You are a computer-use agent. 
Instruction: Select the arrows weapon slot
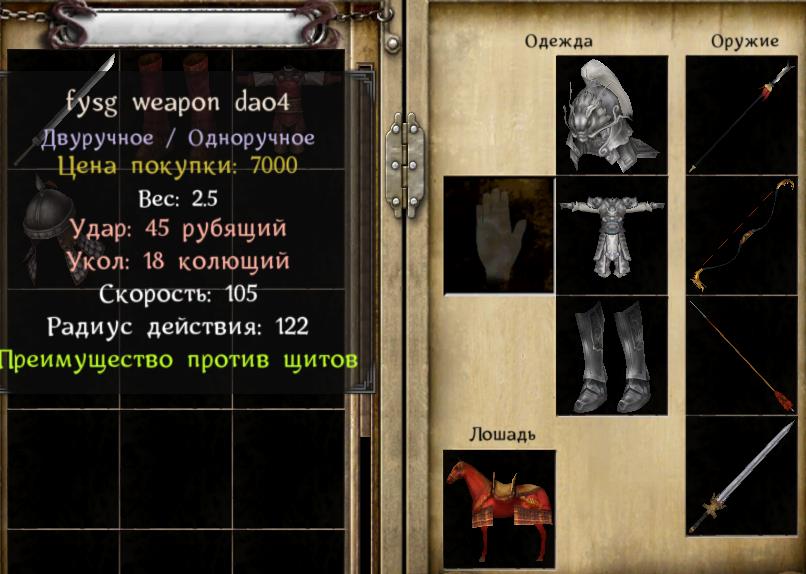pyautogui.click(x=741, y=356)
